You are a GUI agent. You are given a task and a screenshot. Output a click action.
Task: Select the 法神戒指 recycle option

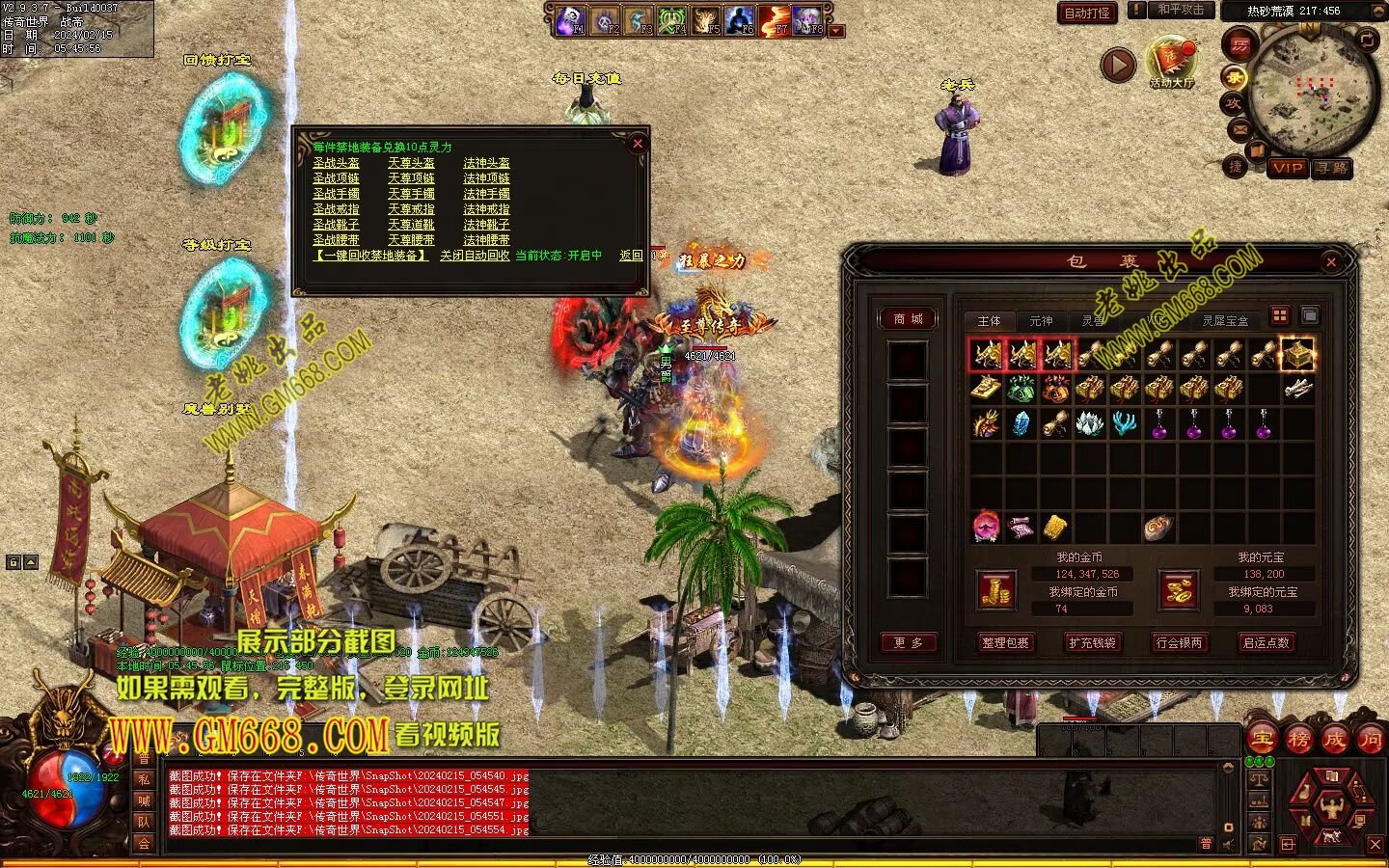pyautogui.click(x=486, y=209)
